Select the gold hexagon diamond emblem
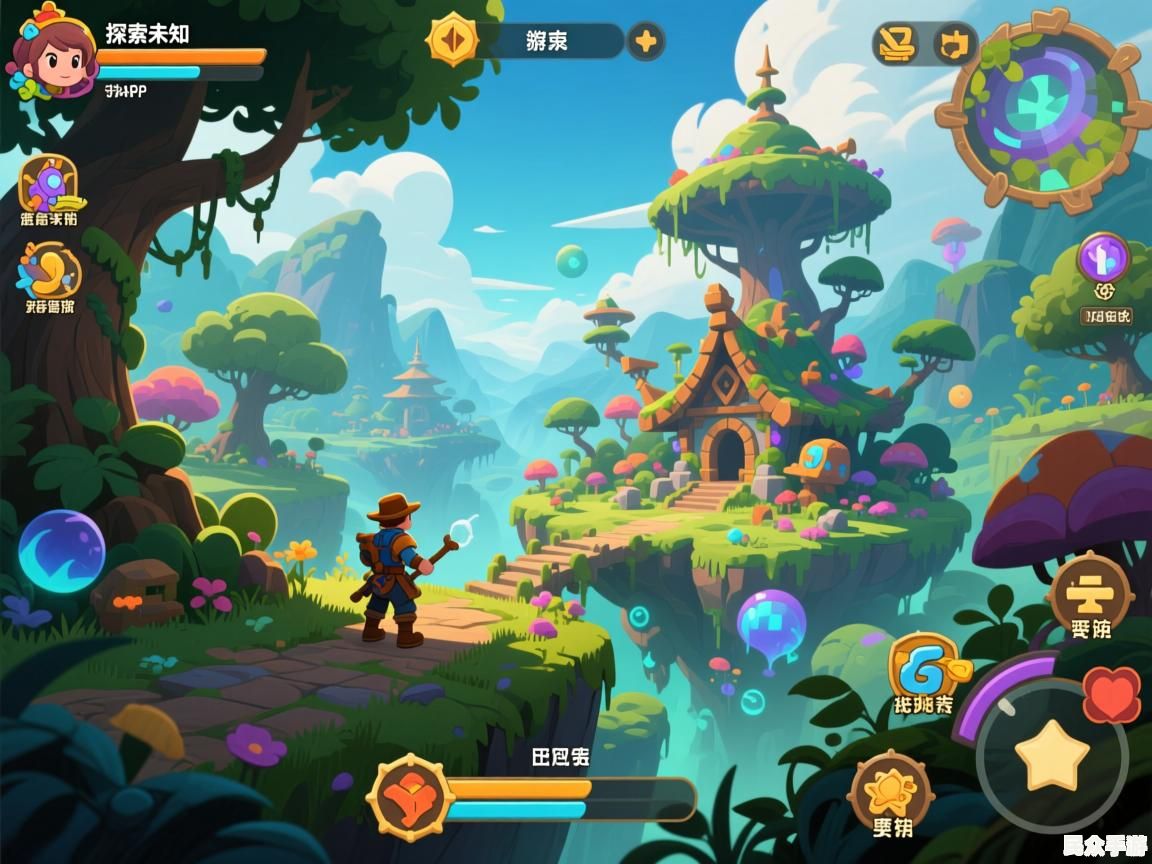1152x864 pixels. pos(453,40)
